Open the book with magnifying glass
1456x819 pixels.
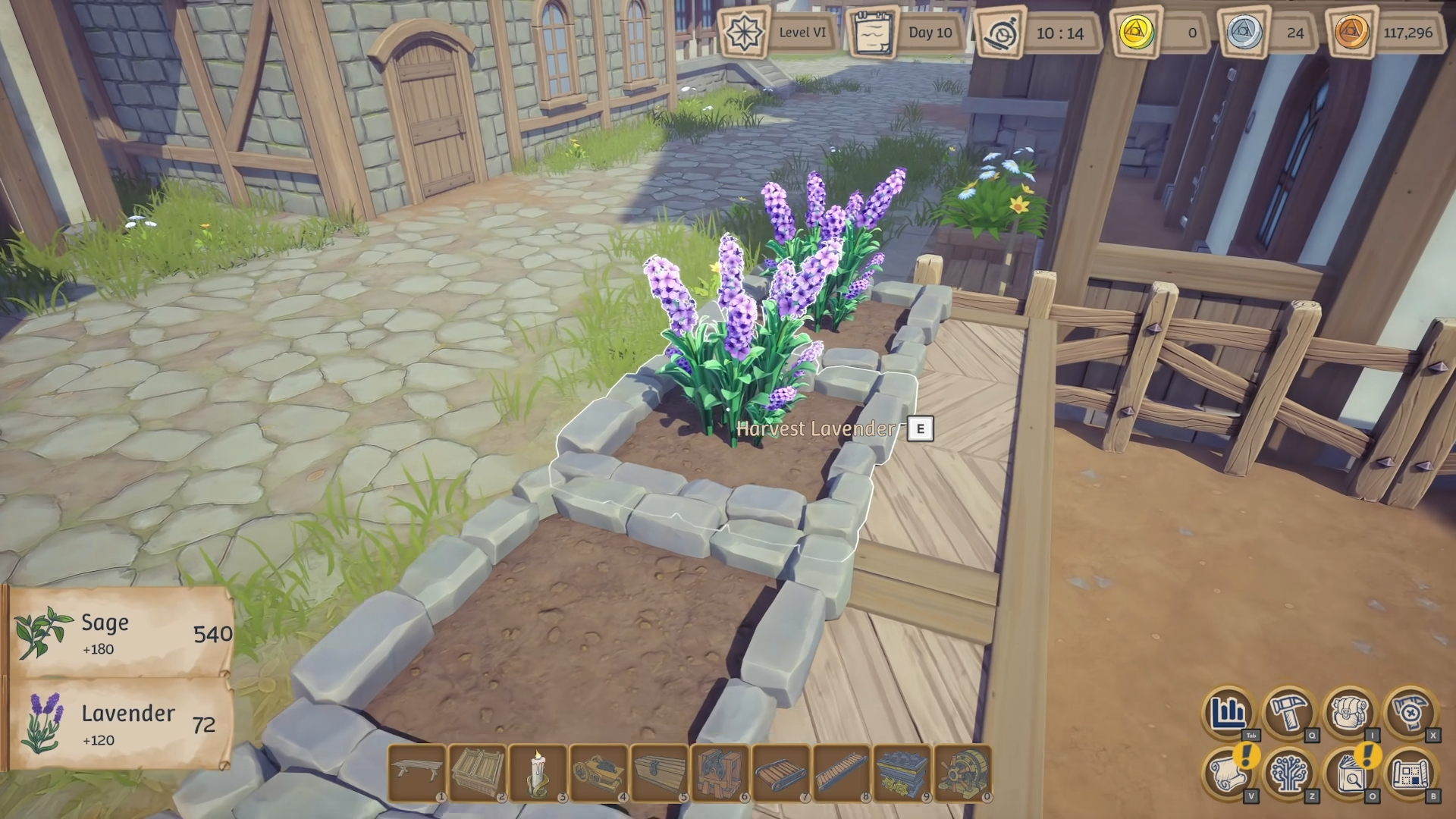1350,773
